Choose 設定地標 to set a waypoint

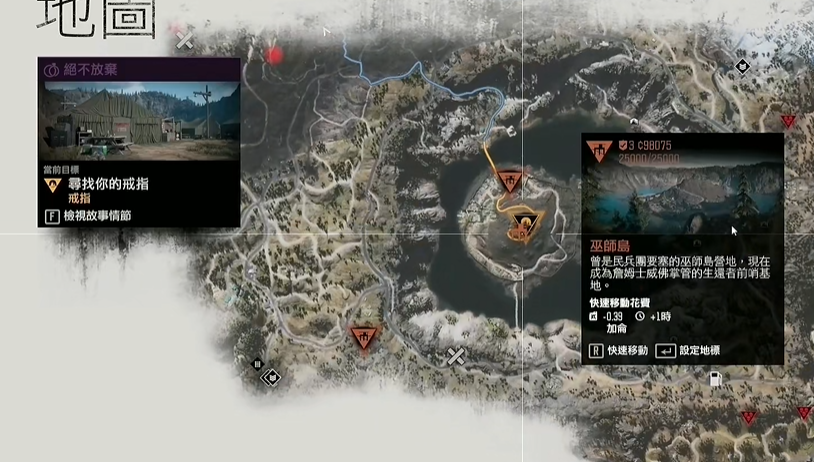click(687, 351)
